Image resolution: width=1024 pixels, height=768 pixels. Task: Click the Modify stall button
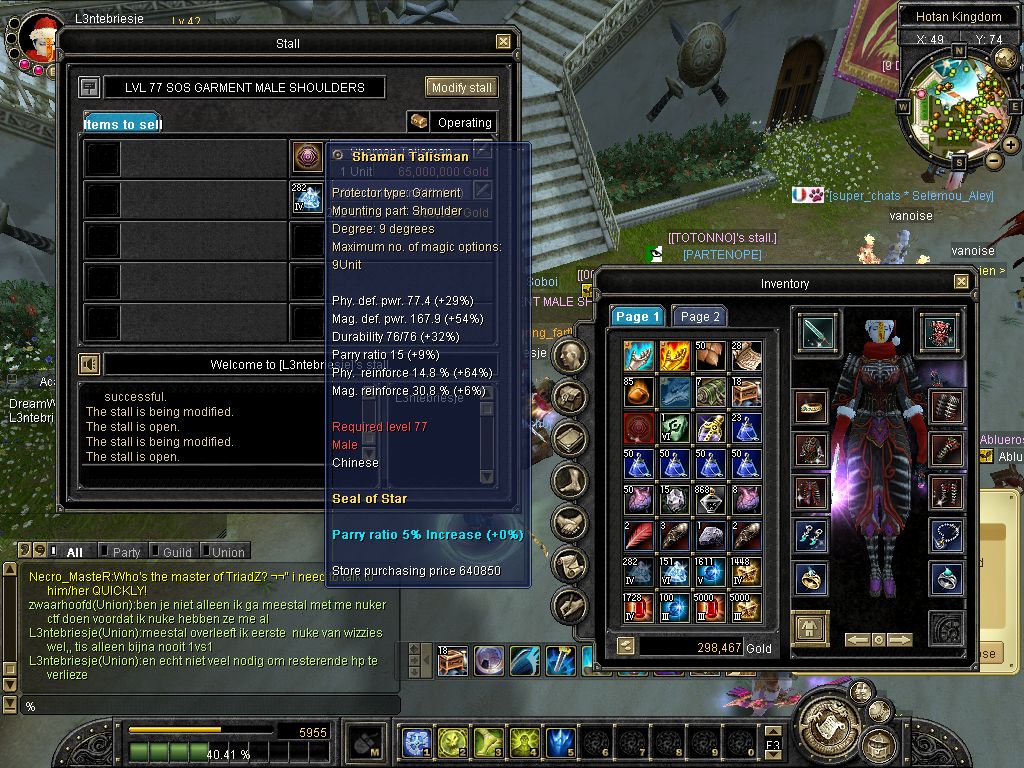pyautogui.click(x=461, y=88)
